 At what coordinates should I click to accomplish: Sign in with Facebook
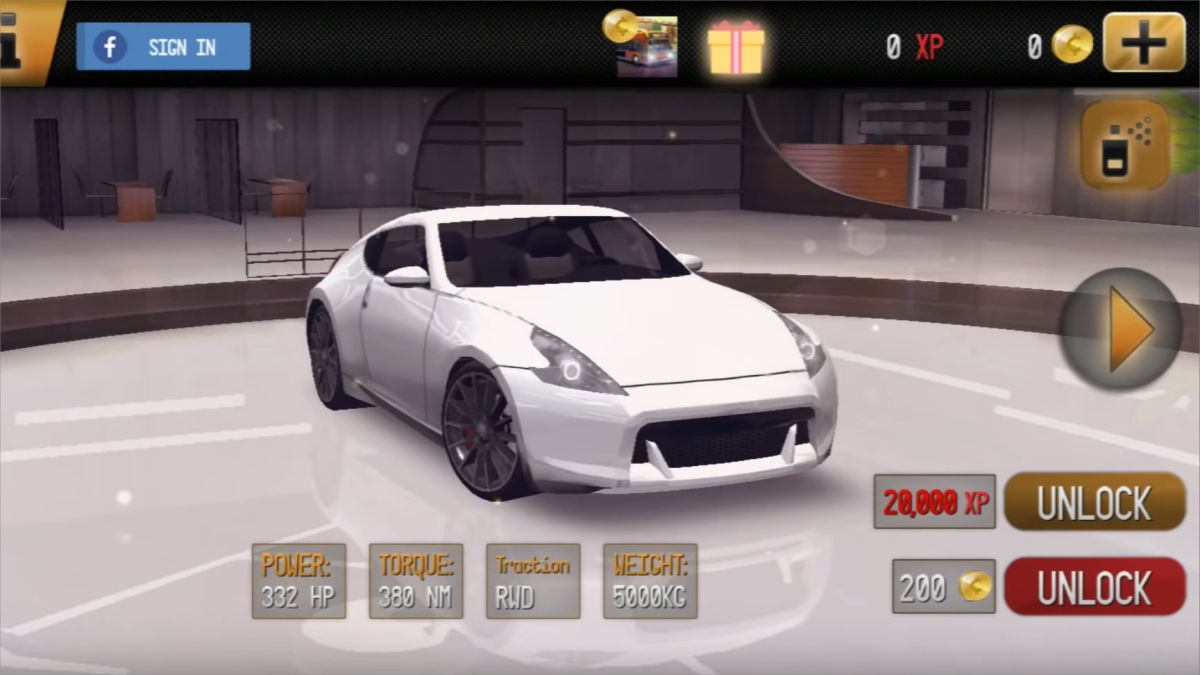pos(163,47)
